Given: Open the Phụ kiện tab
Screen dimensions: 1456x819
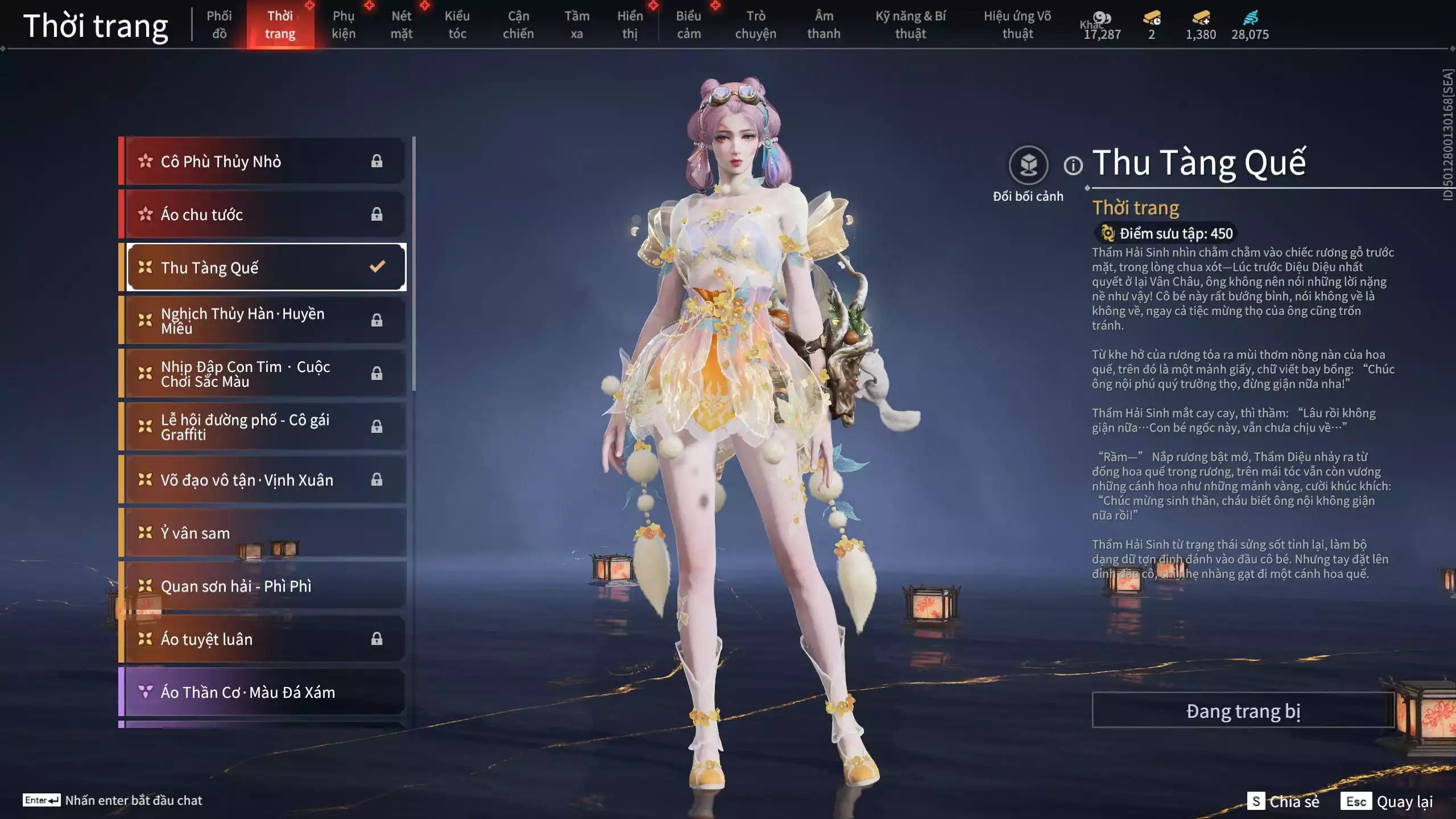Looking at the screenshot, I should point(344,25).
